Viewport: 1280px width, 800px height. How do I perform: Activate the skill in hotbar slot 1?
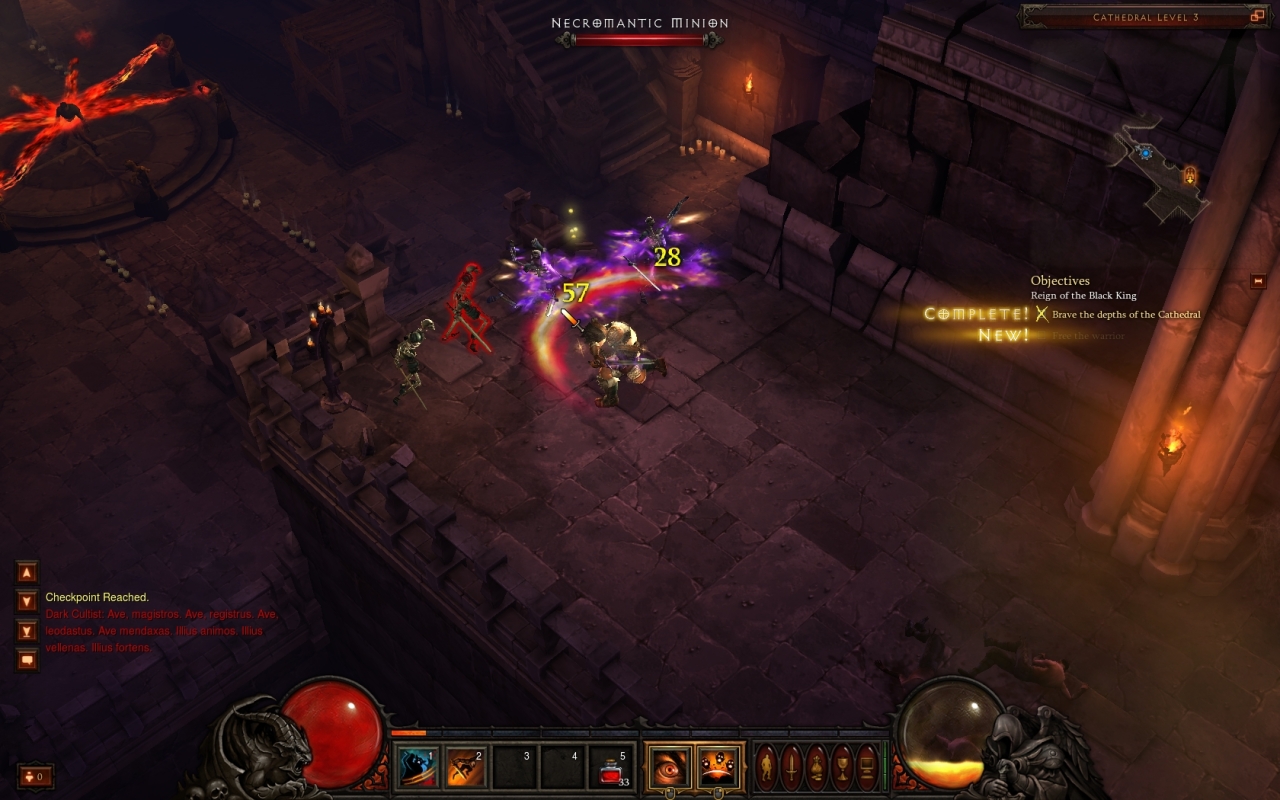(x=419, y=768)
